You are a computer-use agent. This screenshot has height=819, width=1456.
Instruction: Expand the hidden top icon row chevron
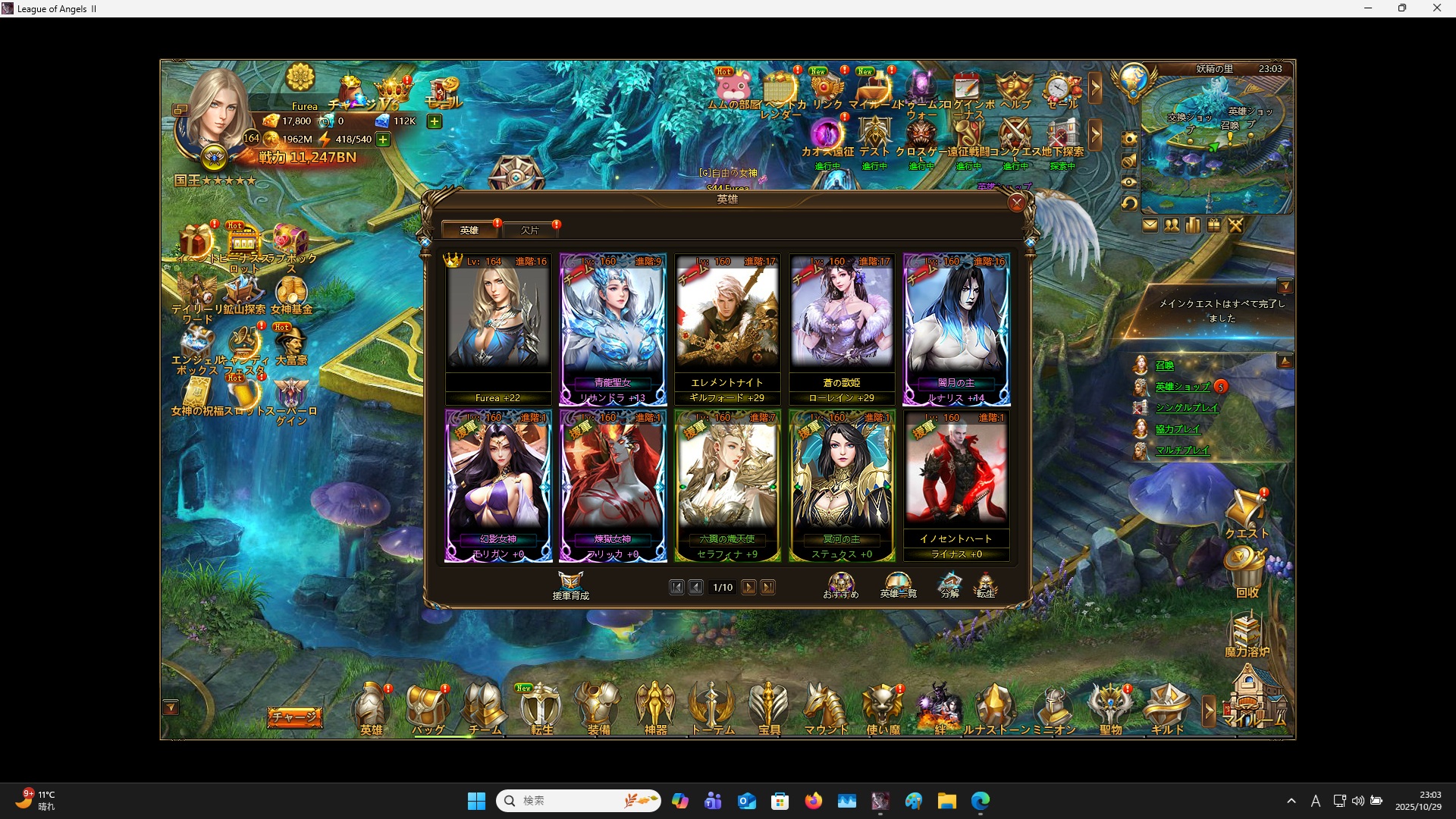pyautogui.click(x=1097, y=89)
